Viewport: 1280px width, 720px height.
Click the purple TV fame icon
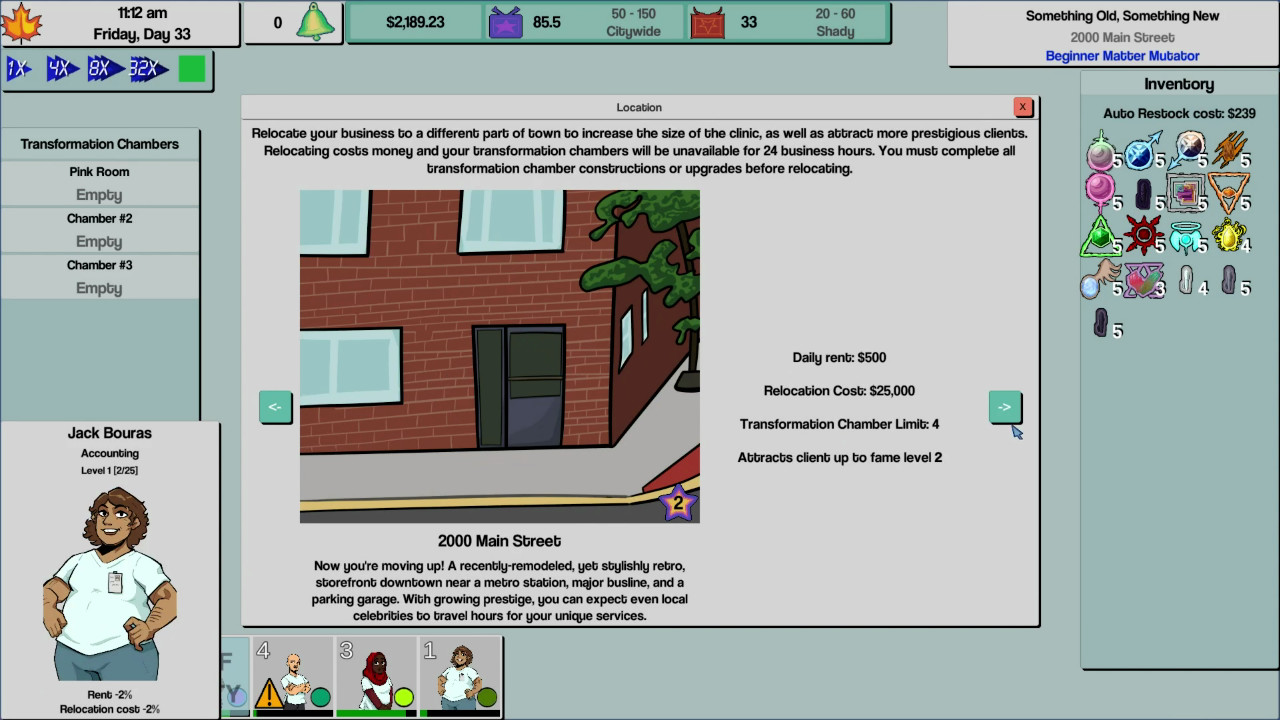coord(505,21)
